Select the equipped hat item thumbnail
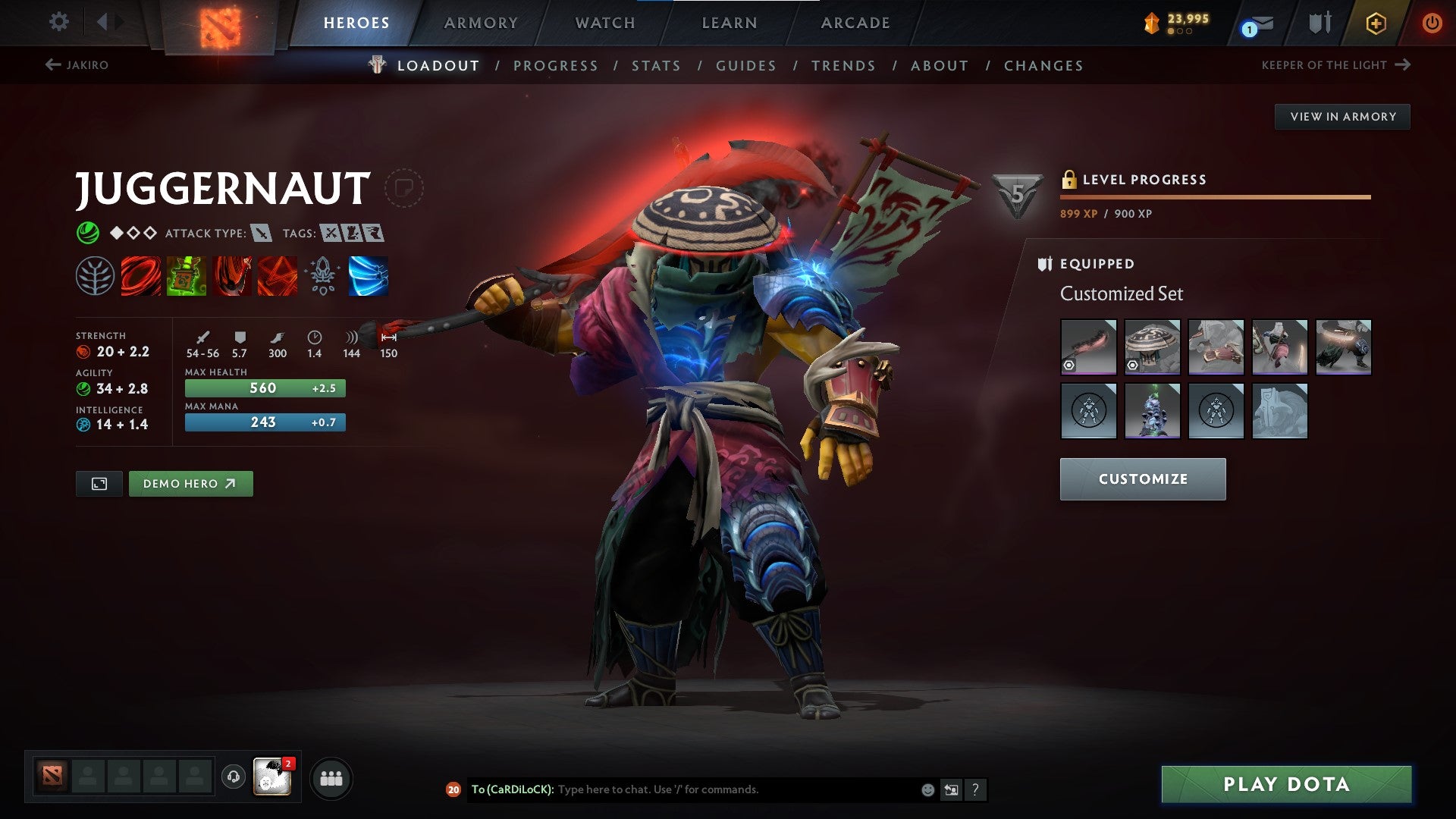Screen dimensions: 1456x819 1153,347
